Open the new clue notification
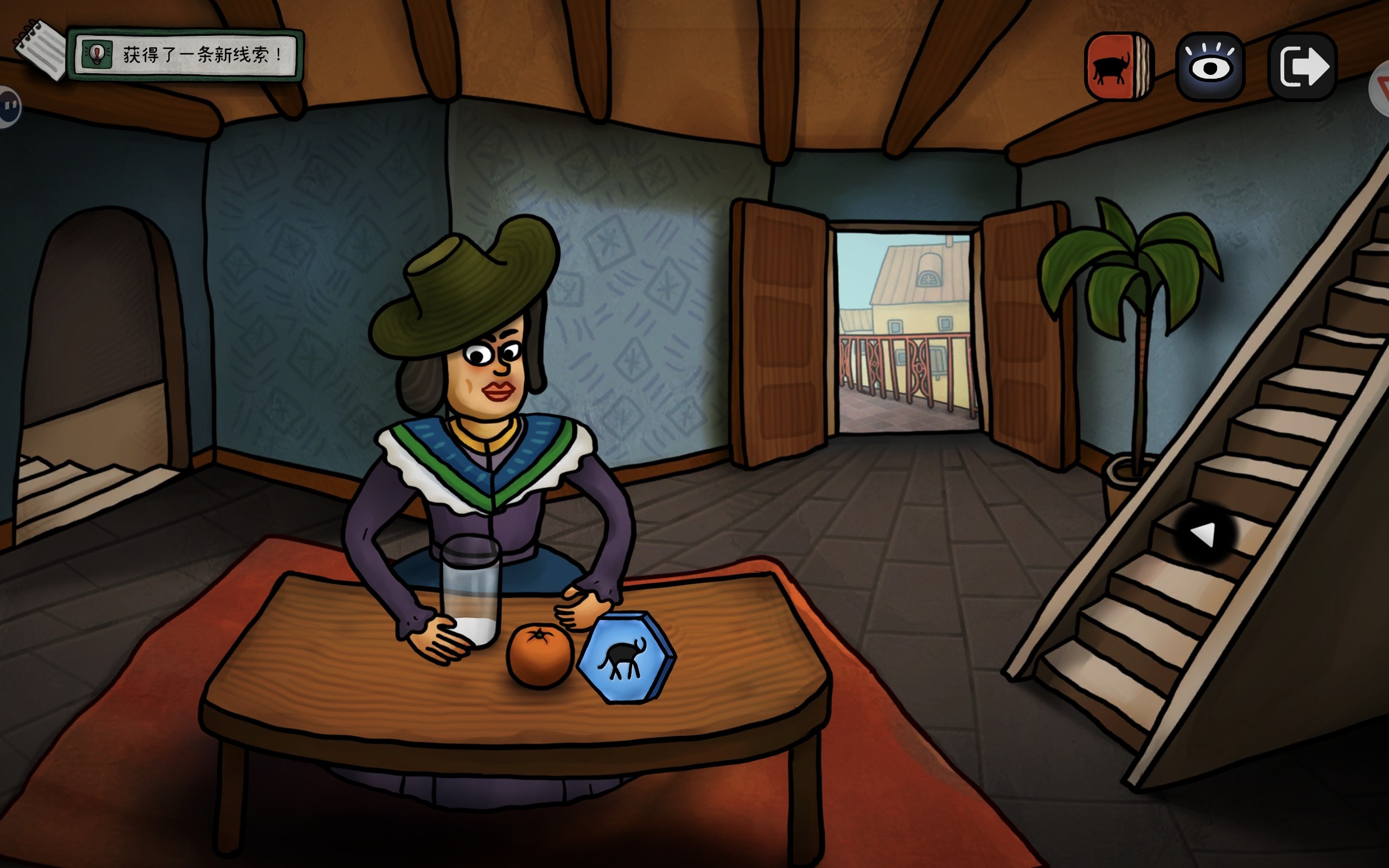Viewport: 1389px width, 868px height. [186, 55]
